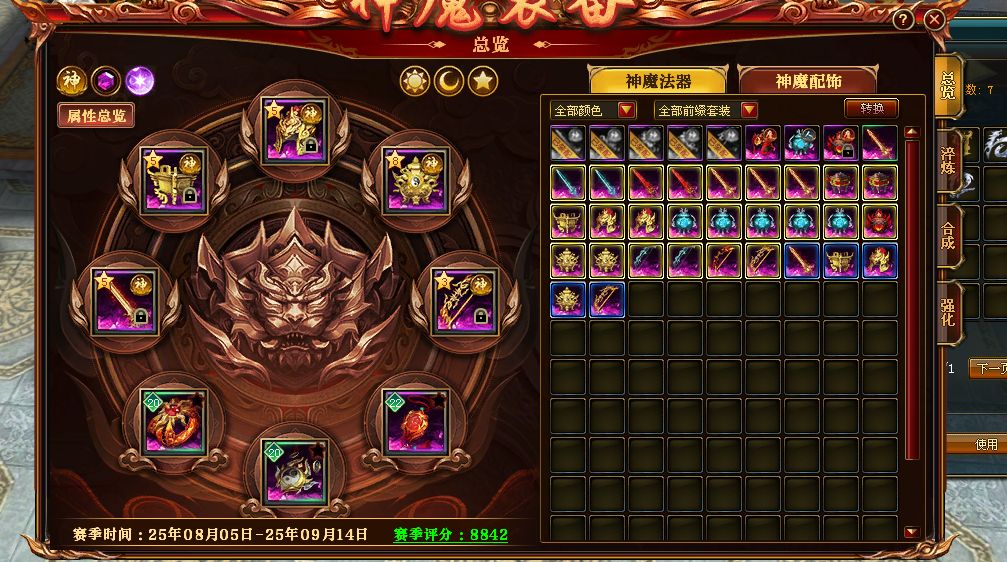Click the 转换 convert button
The image size is (1007, 562).
872,108
